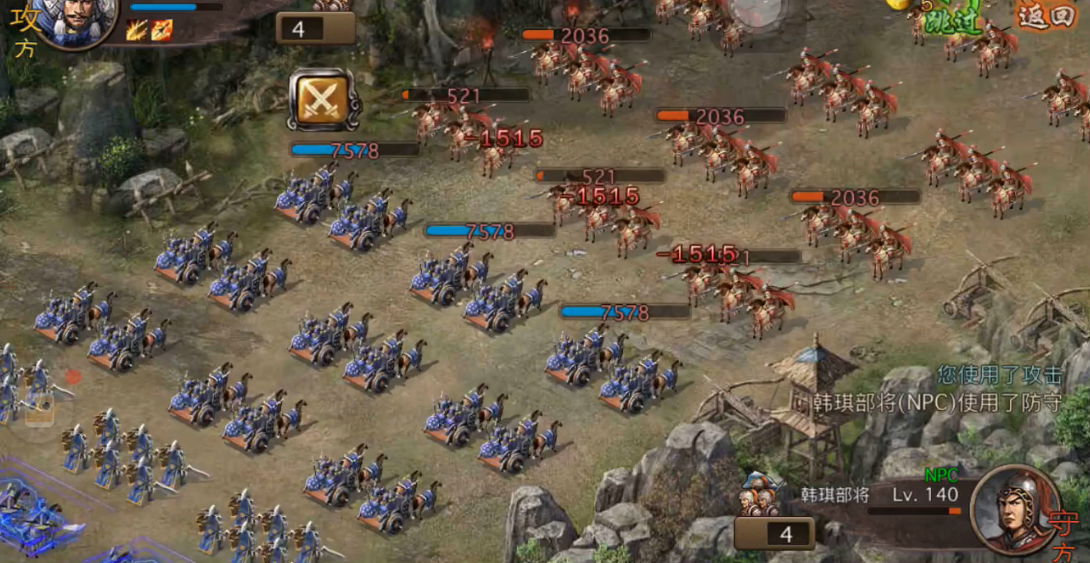Activate the crossed swords attack command
Image resolution: width=1090 pixels, height=563 pixels.
322,99
